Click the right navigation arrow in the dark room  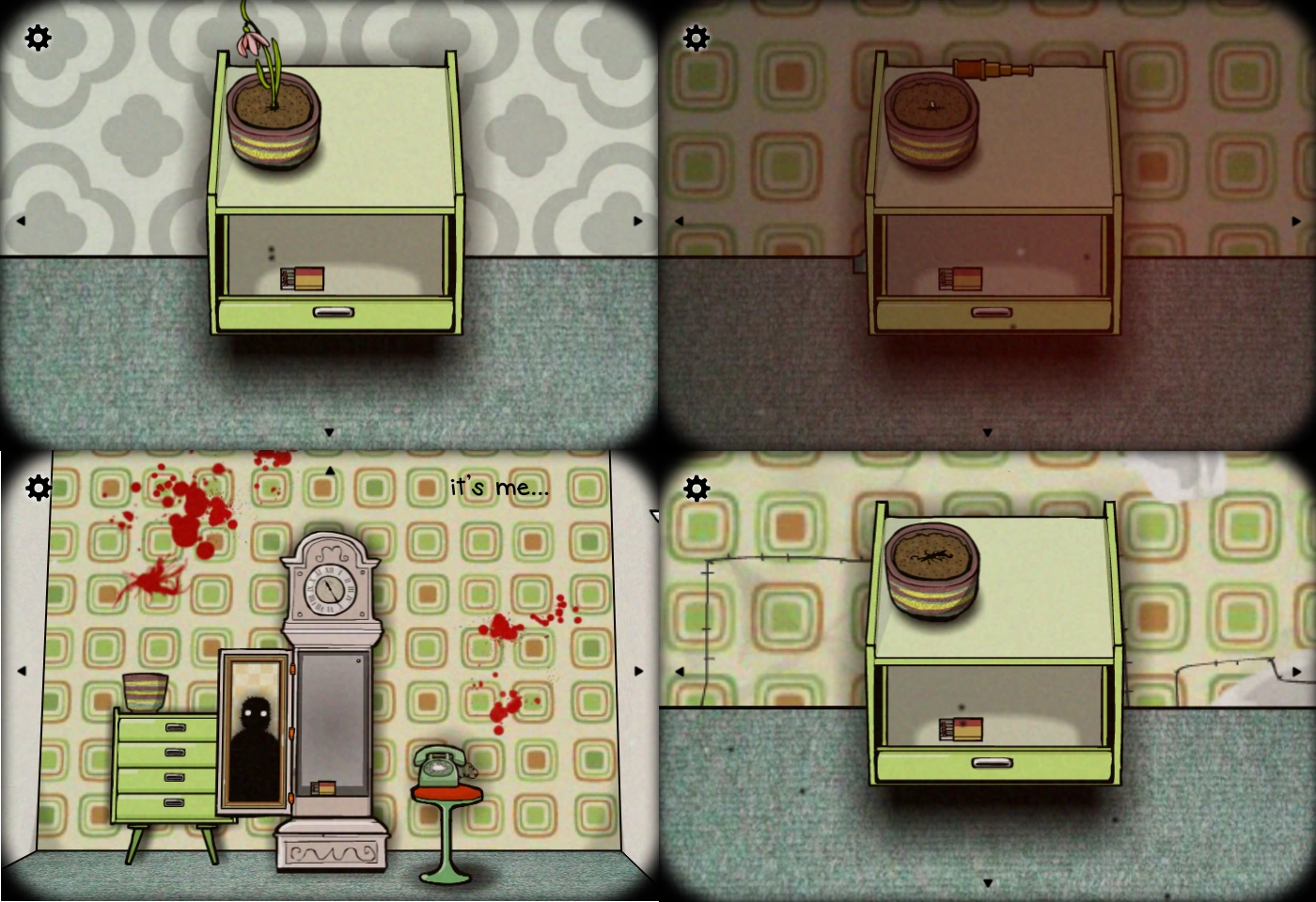(1295, 220)
